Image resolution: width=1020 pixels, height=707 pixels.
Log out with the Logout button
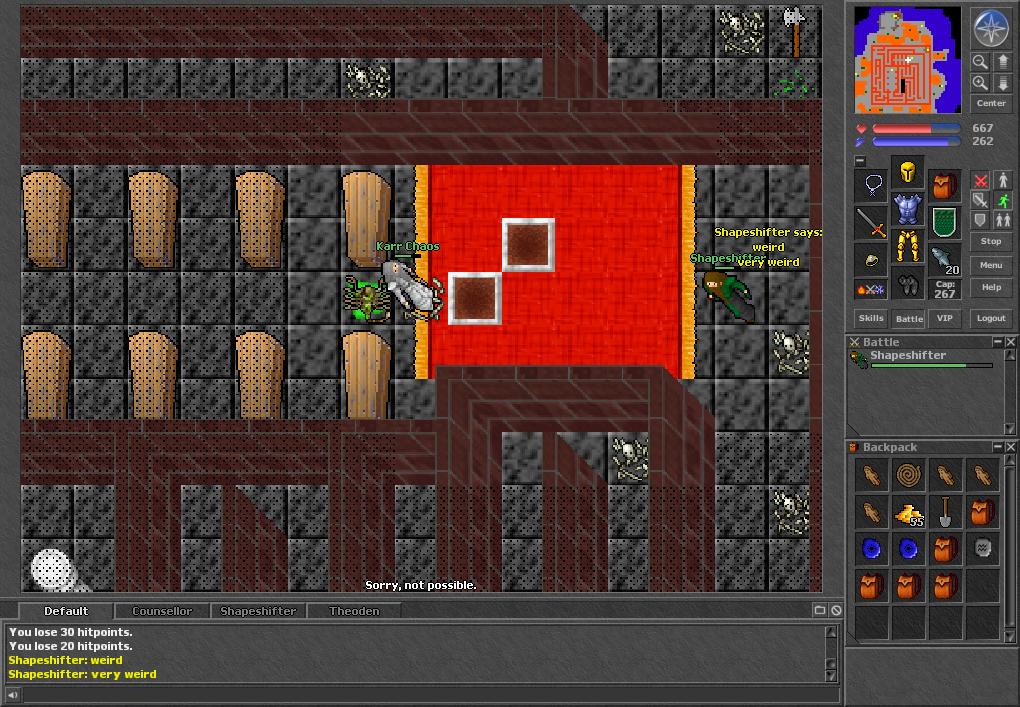tap(991, 318)
